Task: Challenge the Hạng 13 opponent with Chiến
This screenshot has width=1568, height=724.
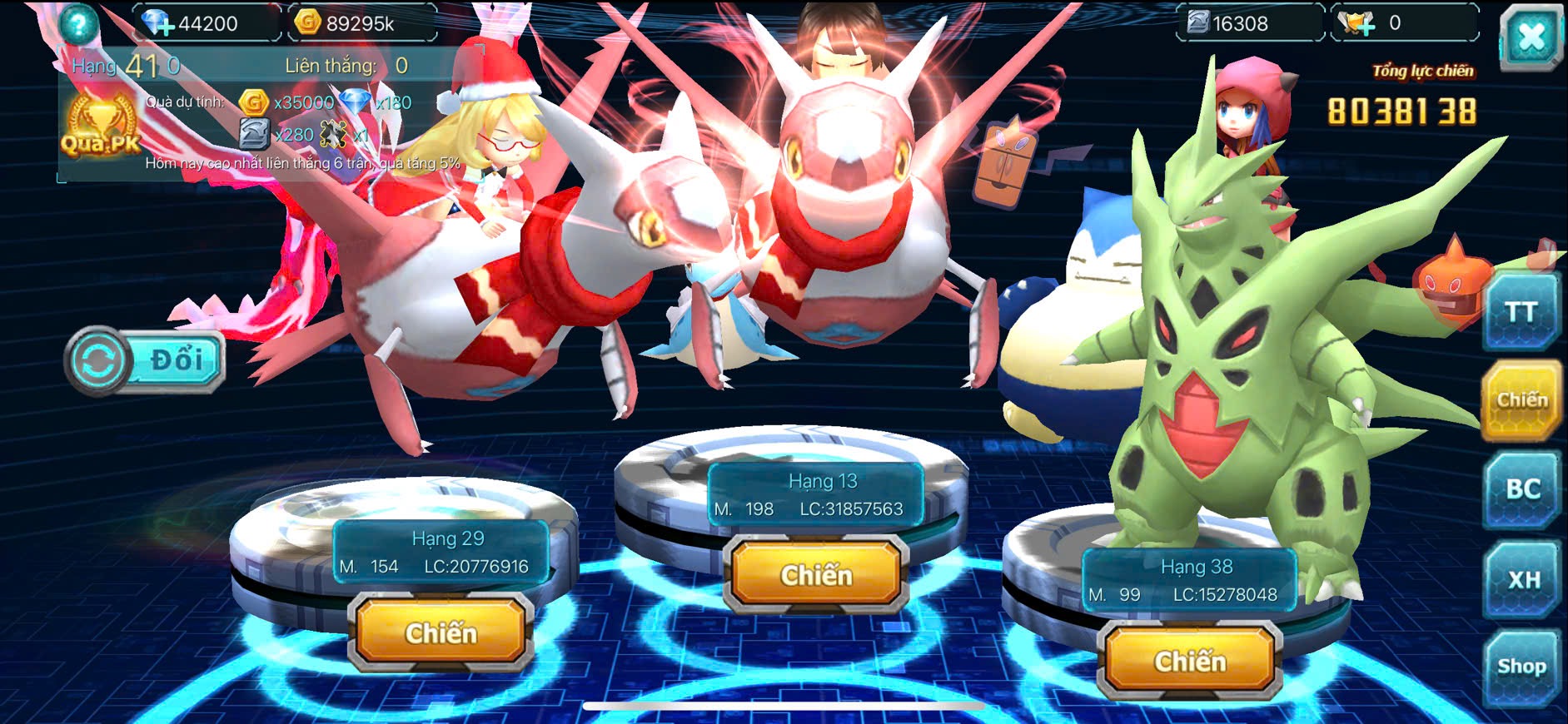Action: click(x=816, y=575)
